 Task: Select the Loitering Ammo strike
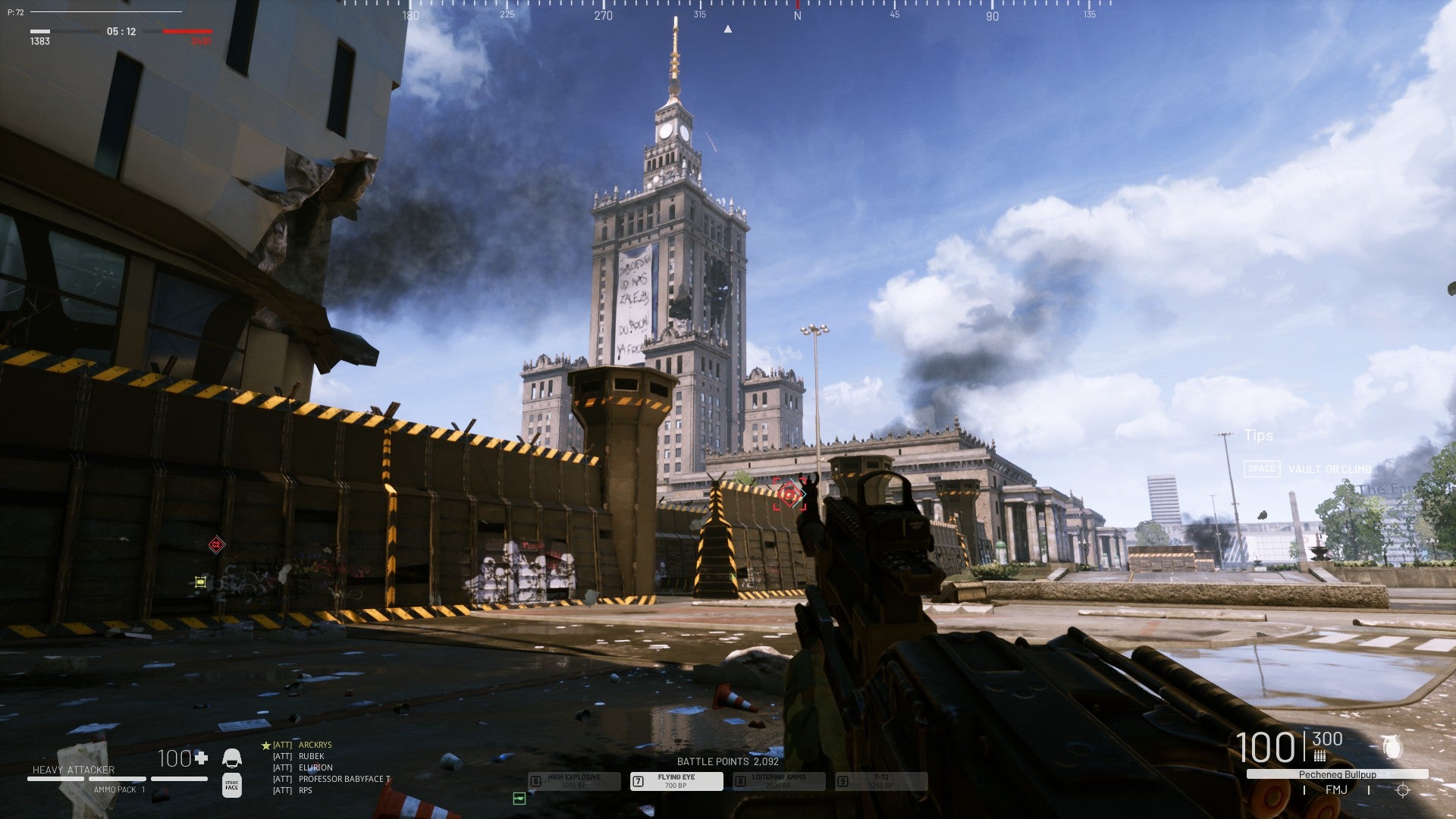779,781
